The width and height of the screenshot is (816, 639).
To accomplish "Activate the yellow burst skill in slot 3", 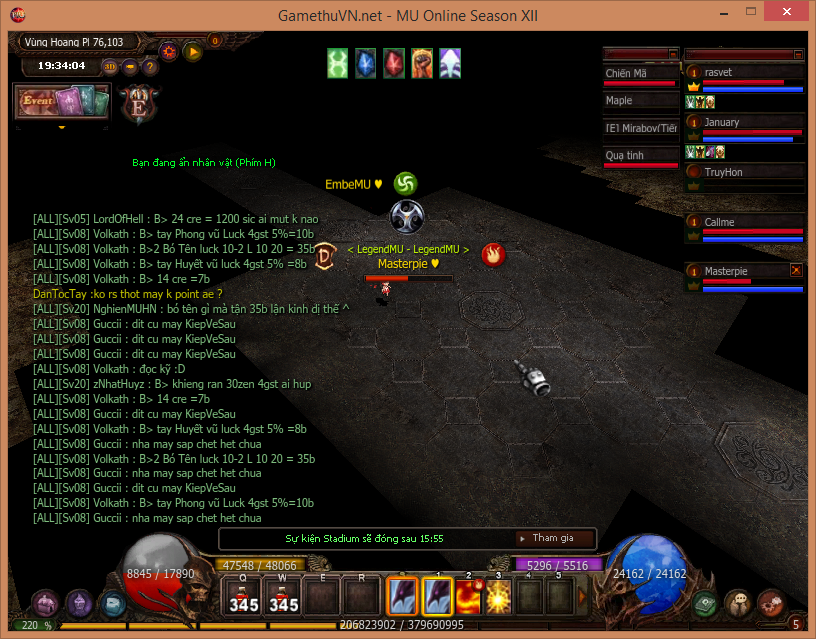I will [x=498, y=598].
